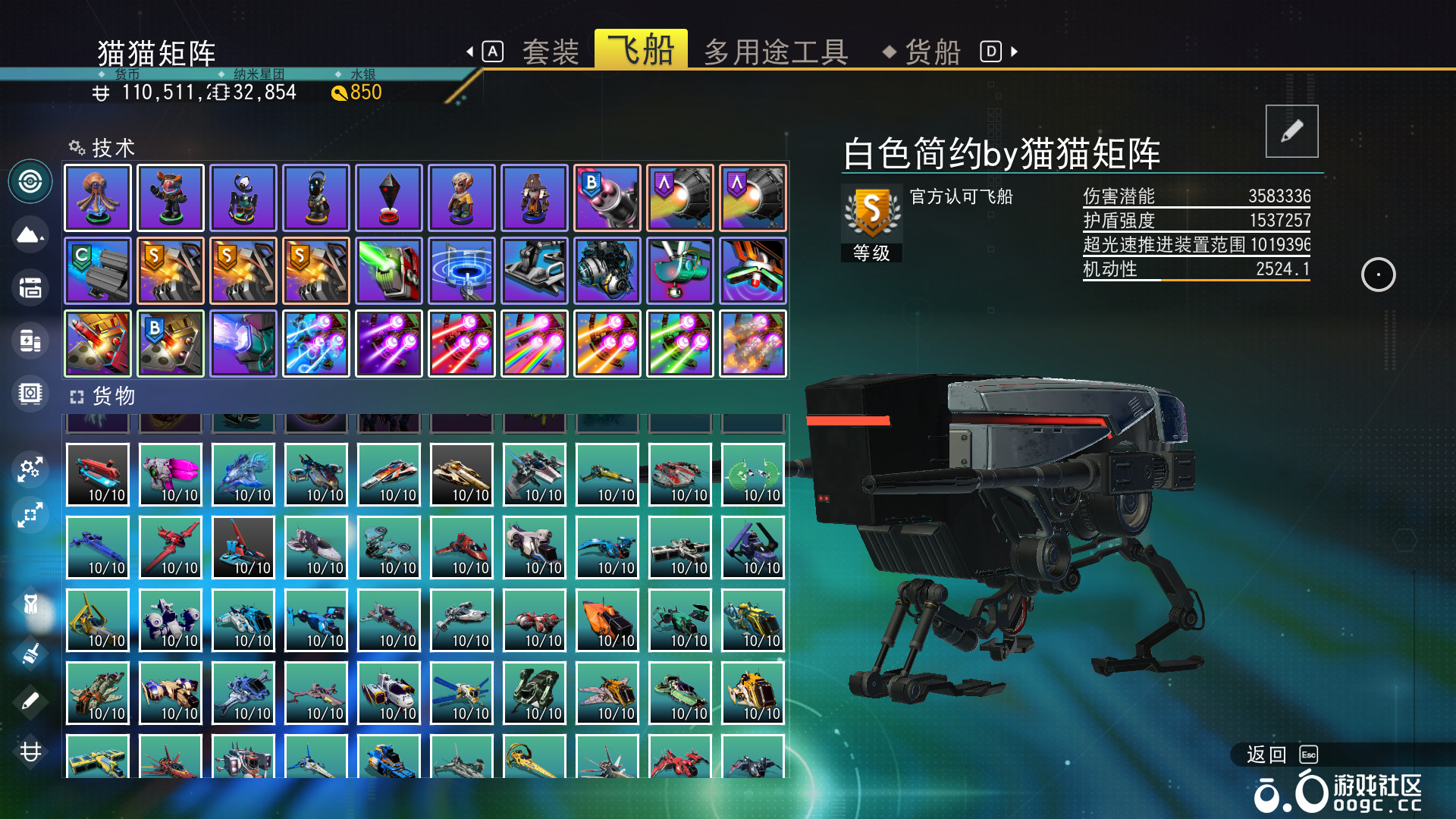Select the pencil rename icon beside ship name
The width and height of the screenshot is (1456, 819).
pos(1291,130)
